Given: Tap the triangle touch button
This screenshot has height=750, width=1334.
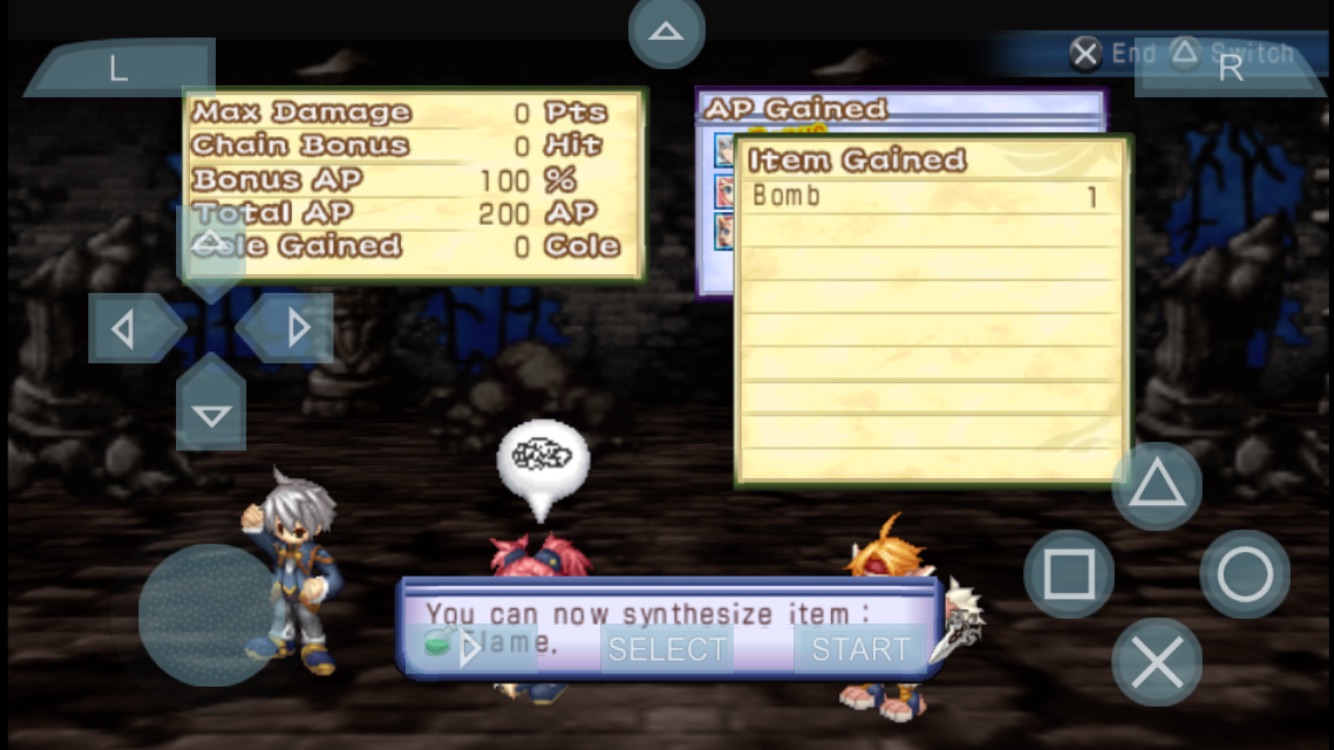Looking at the screenshot, I should pos(1157,487).
